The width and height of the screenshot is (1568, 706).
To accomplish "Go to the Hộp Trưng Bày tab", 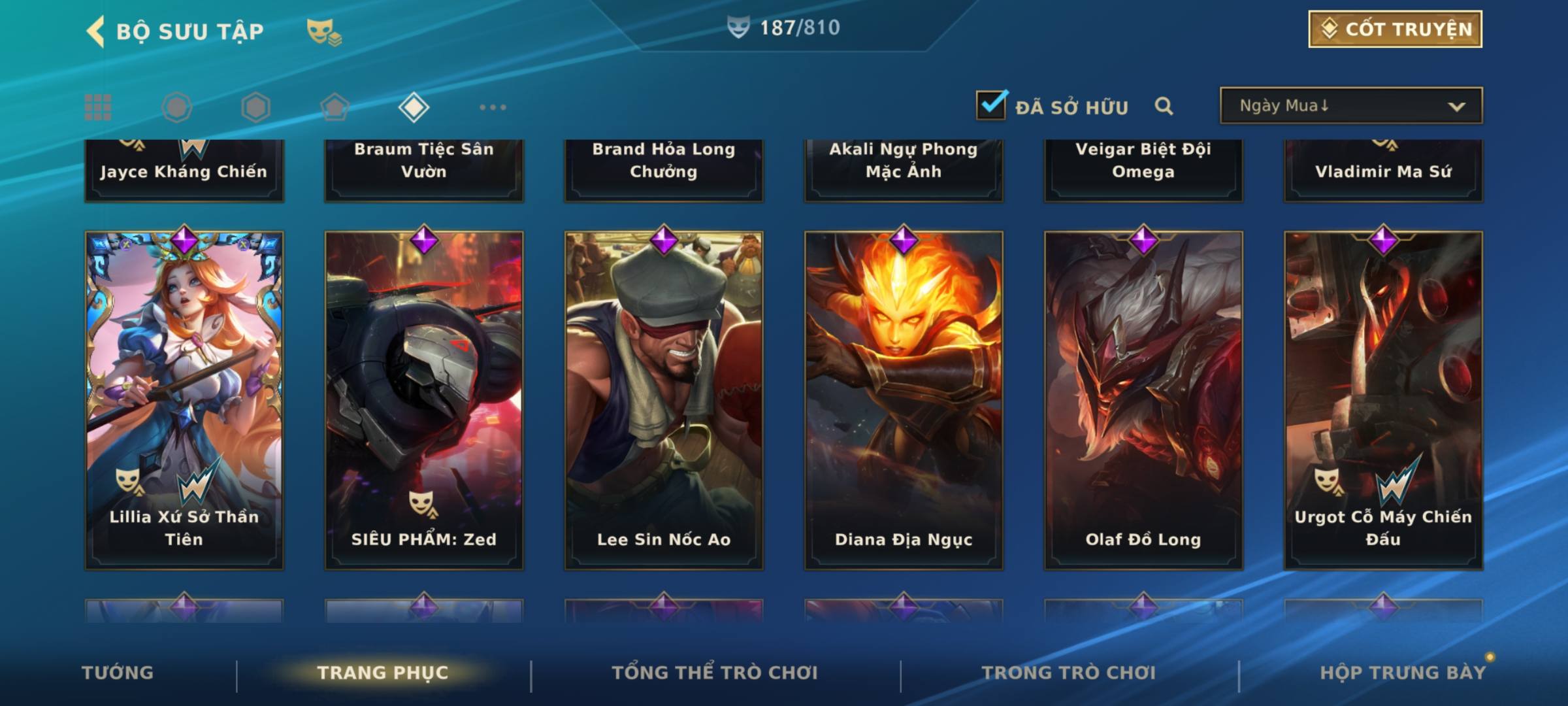I will coord(1403,673).
